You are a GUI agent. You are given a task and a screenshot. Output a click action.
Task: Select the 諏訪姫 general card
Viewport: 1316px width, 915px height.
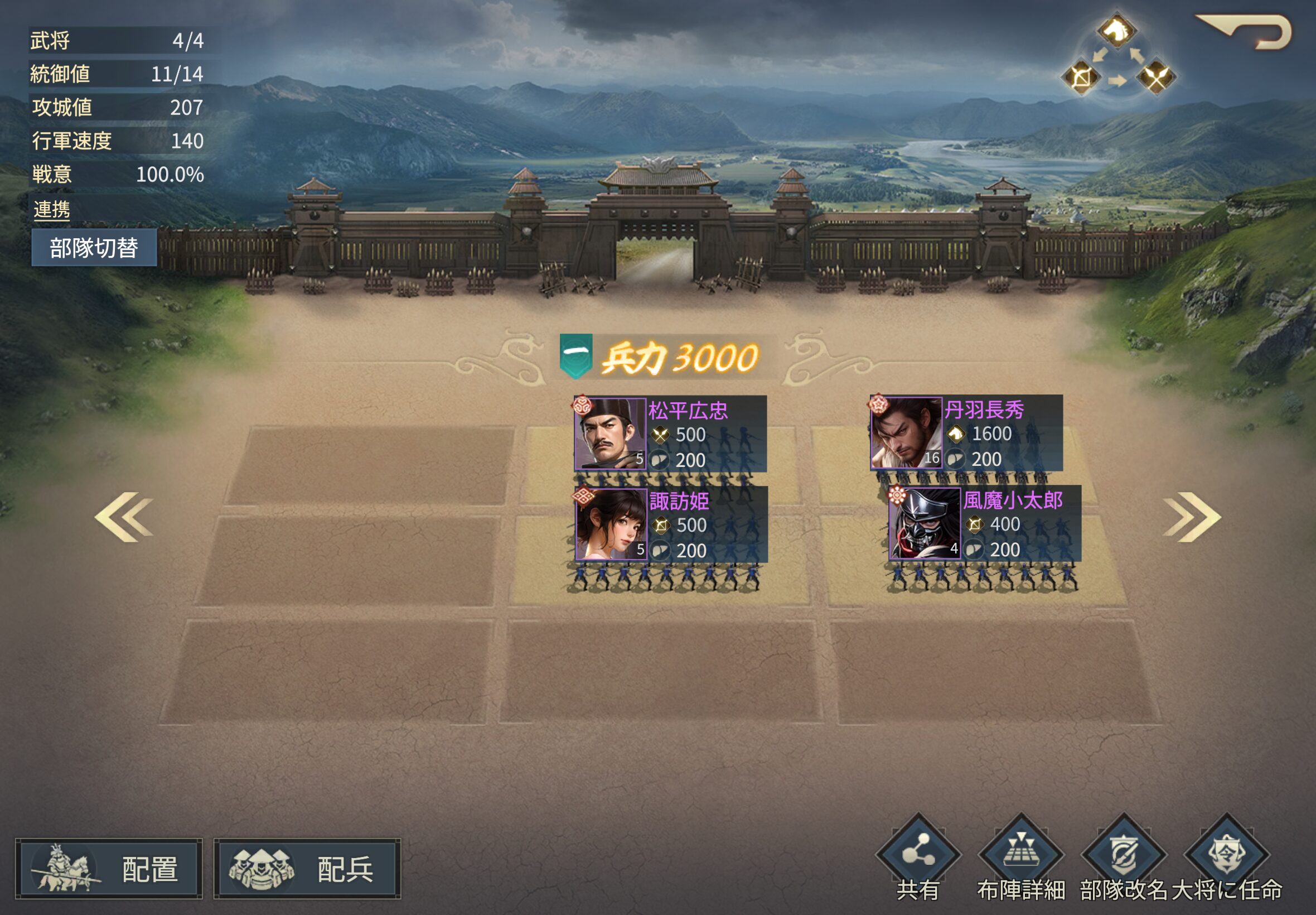(x=671, y=524)
